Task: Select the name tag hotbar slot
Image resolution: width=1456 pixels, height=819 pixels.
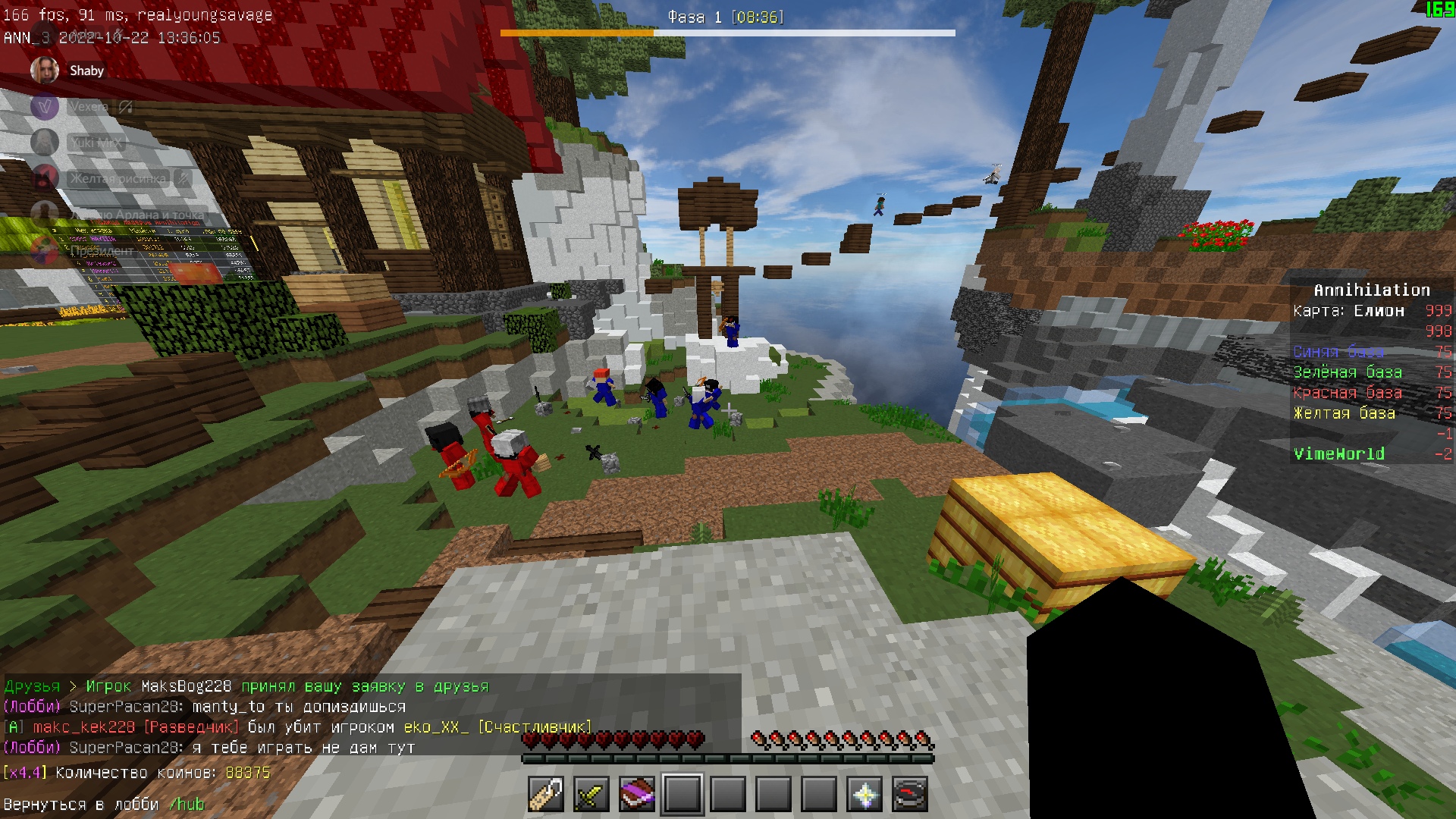Action: tap(546, 795)
